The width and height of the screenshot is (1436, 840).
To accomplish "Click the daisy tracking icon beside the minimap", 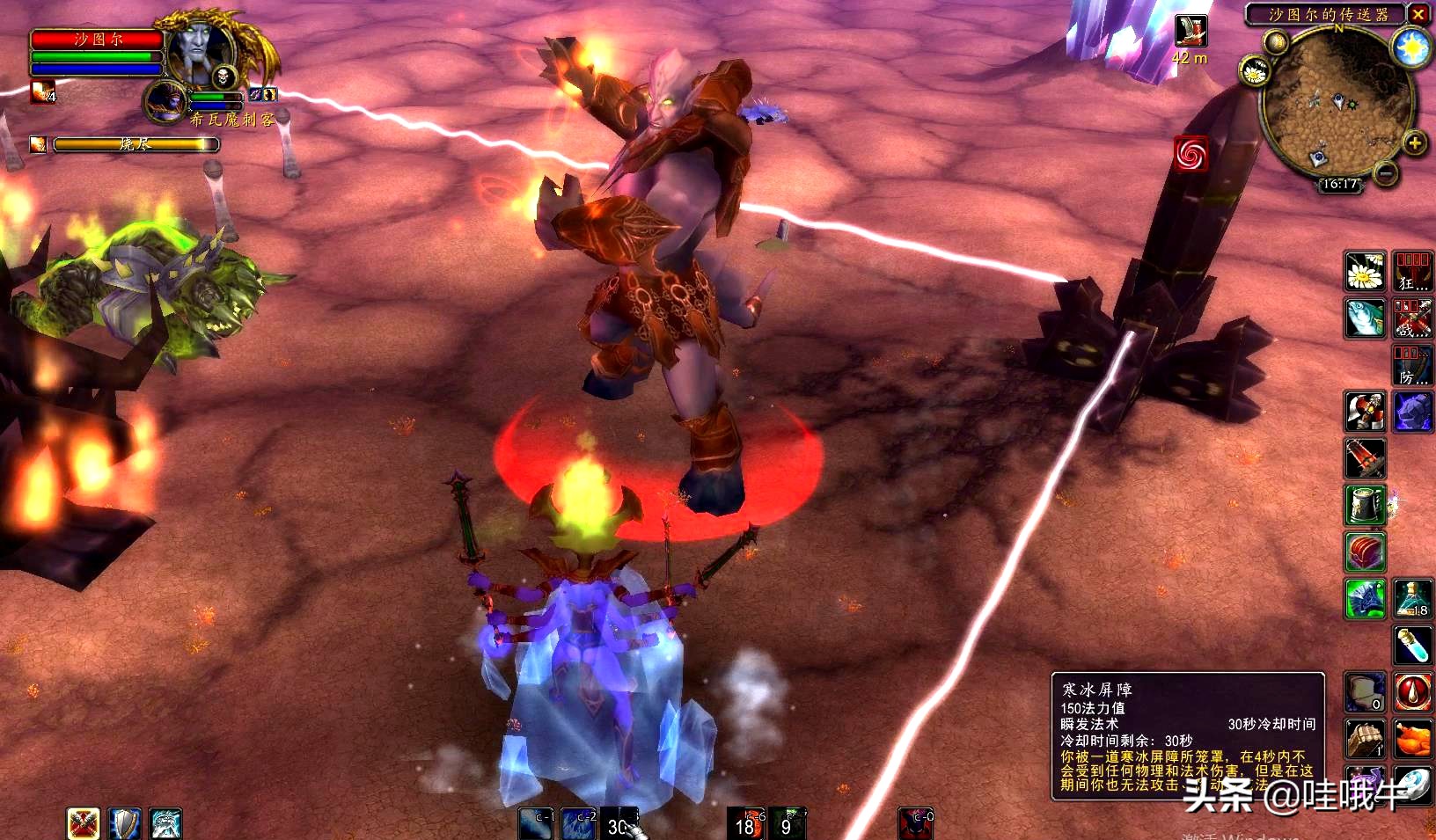I will (1254, 71).
